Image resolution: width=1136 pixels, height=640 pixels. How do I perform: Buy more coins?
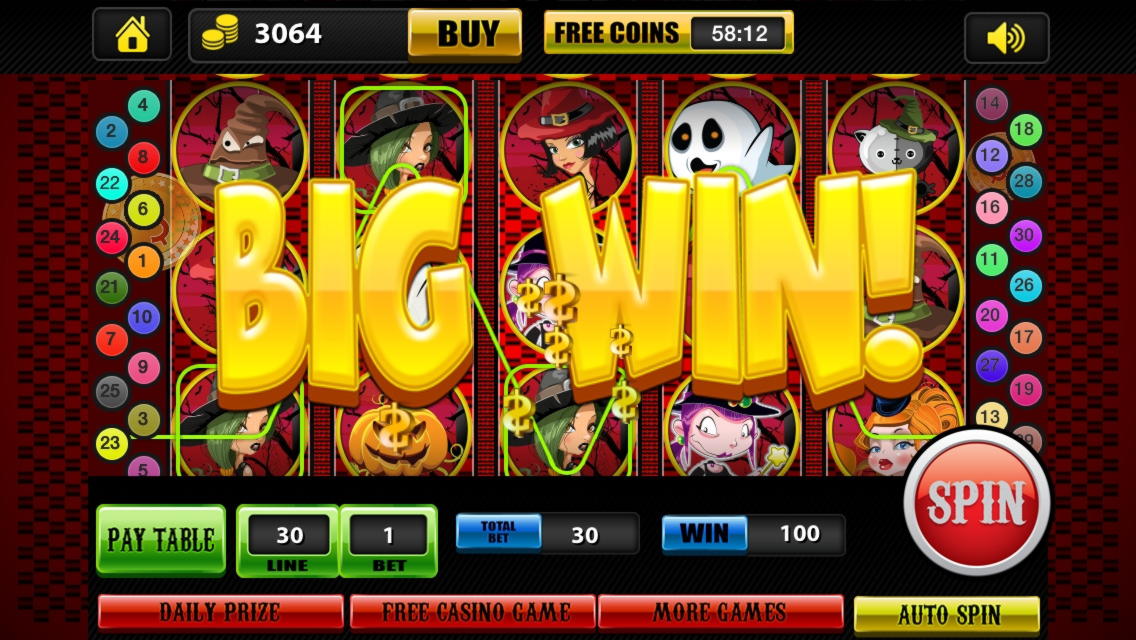click(465, 33)
